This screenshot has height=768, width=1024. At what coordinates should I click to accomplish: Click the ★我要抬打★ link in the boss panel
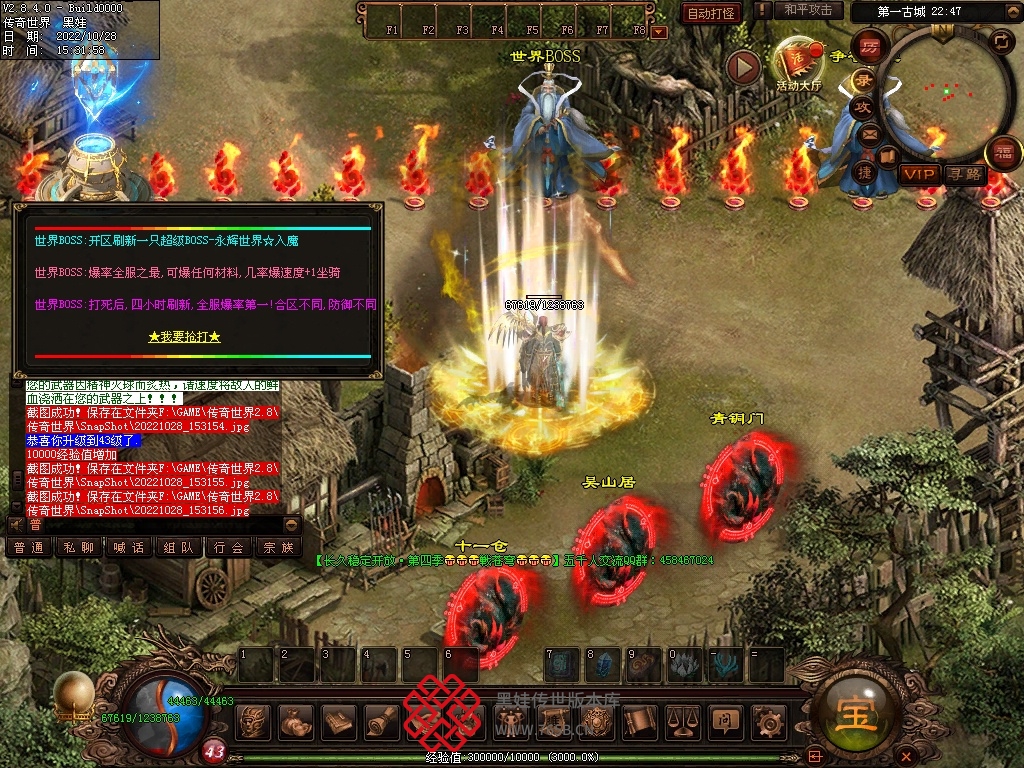coord(184,337)
